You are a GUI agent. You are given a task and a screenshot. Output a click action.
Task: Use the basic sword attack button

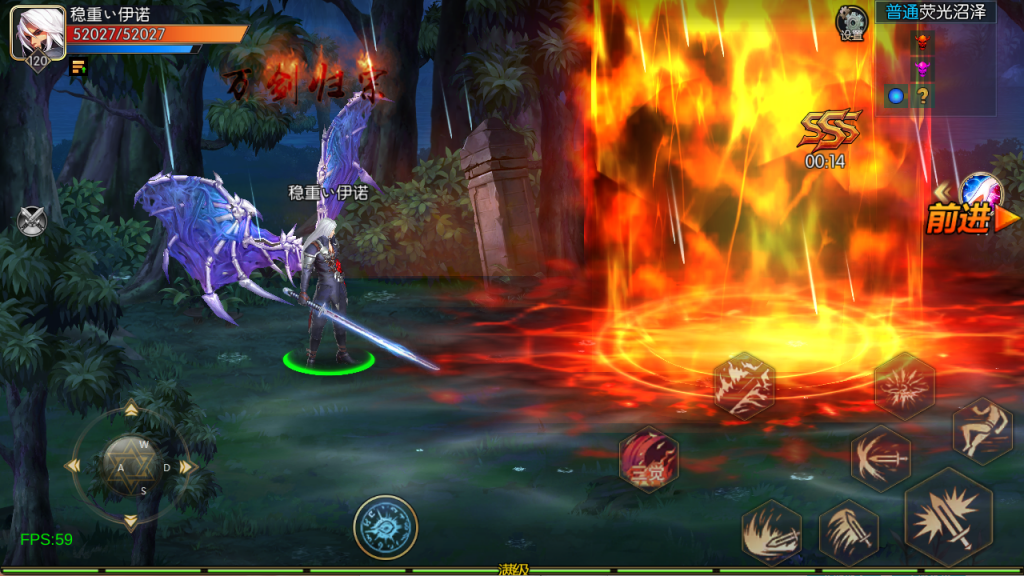tap(948, 516)
